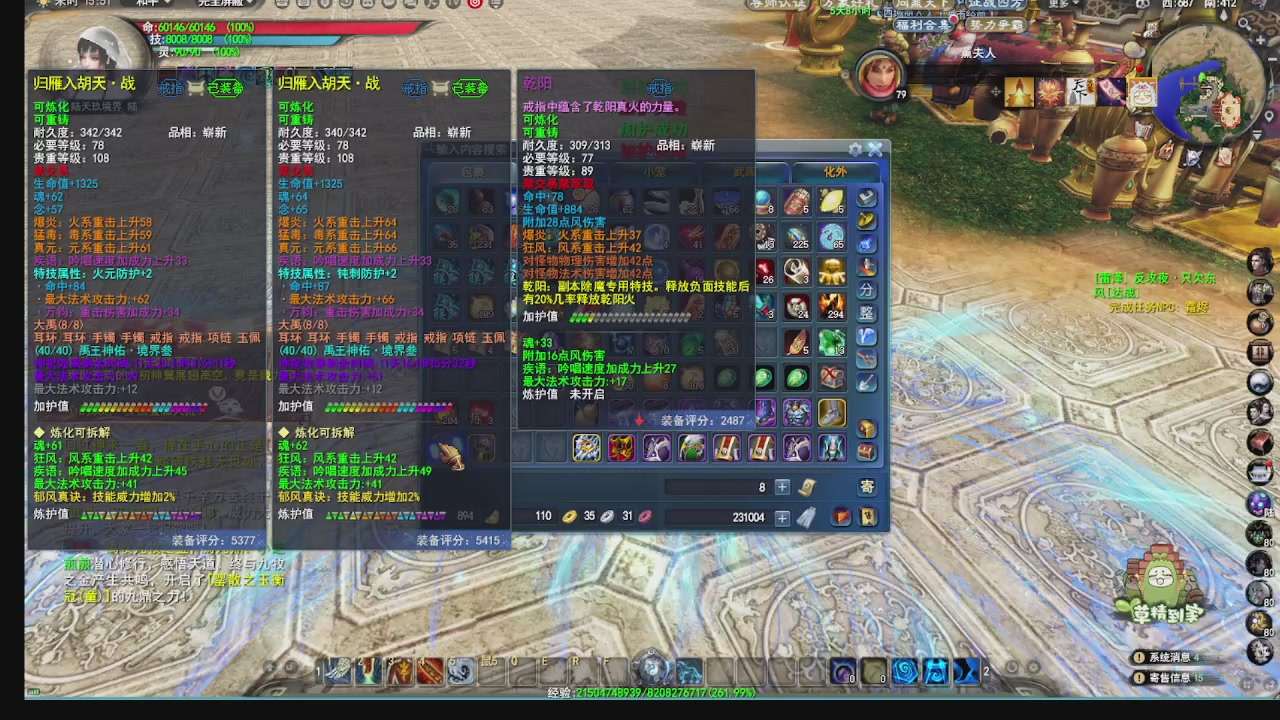The image size is (1280, 720).
Task: Expand equipment score details via the red arrow
Action: click(x=639, y=420)
